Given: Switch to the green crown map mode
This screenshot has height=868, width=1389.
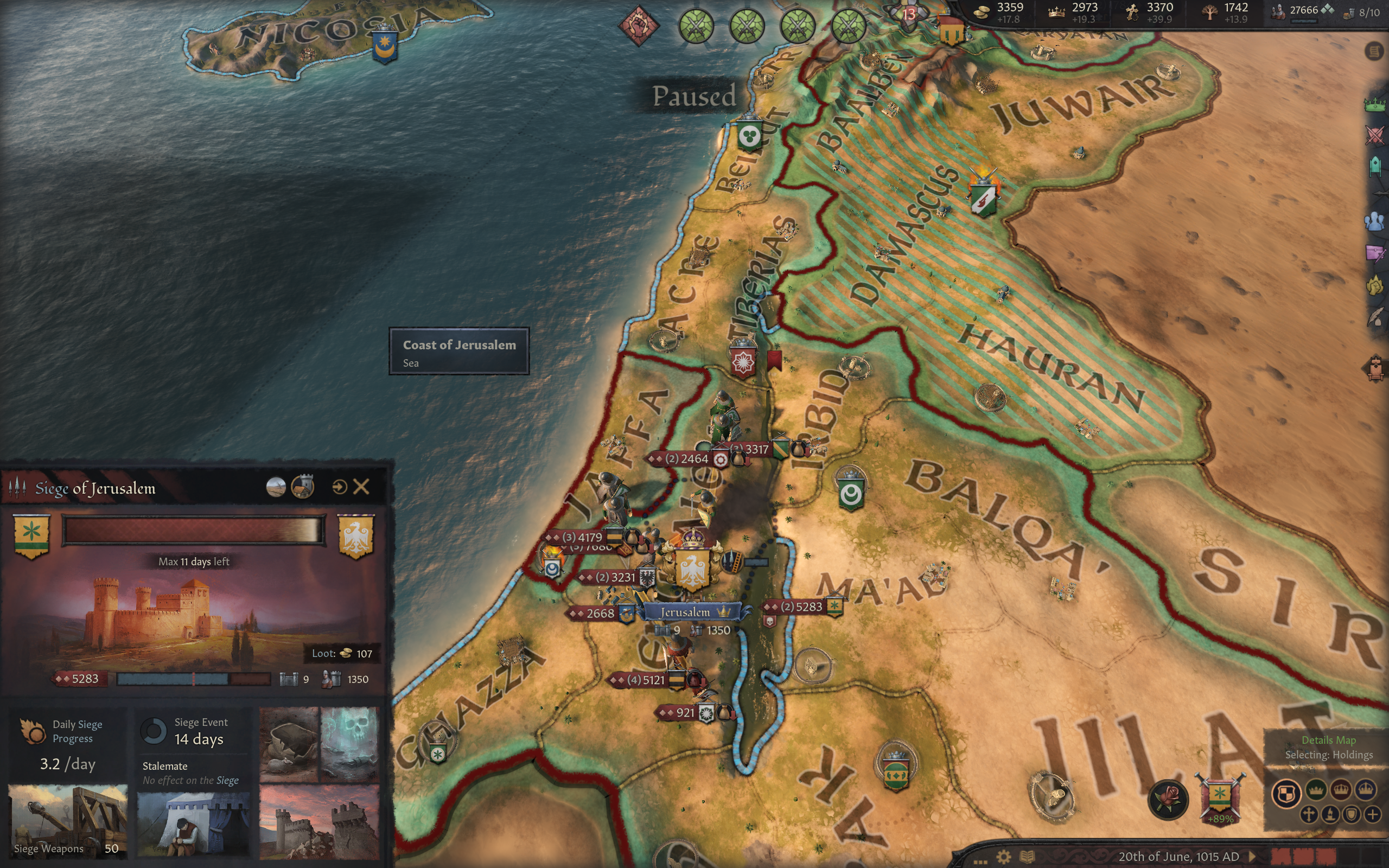Looking at the screenshot, I should pyautogui.click(x=1316, y=790).
